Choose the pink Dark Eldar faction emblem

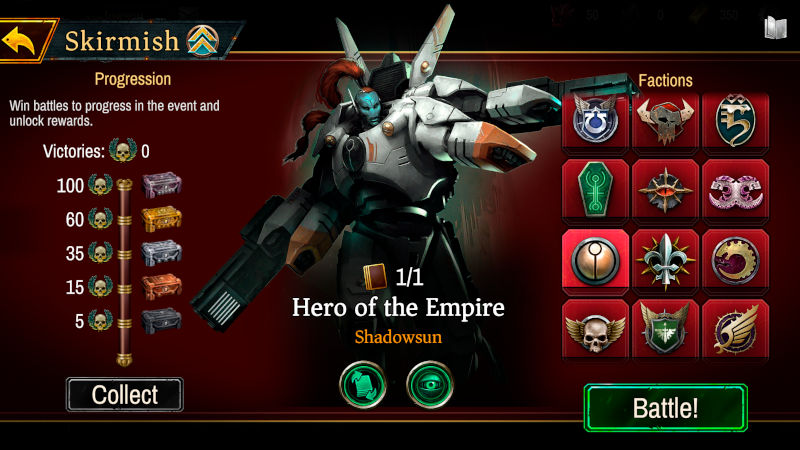pos(735,190)
